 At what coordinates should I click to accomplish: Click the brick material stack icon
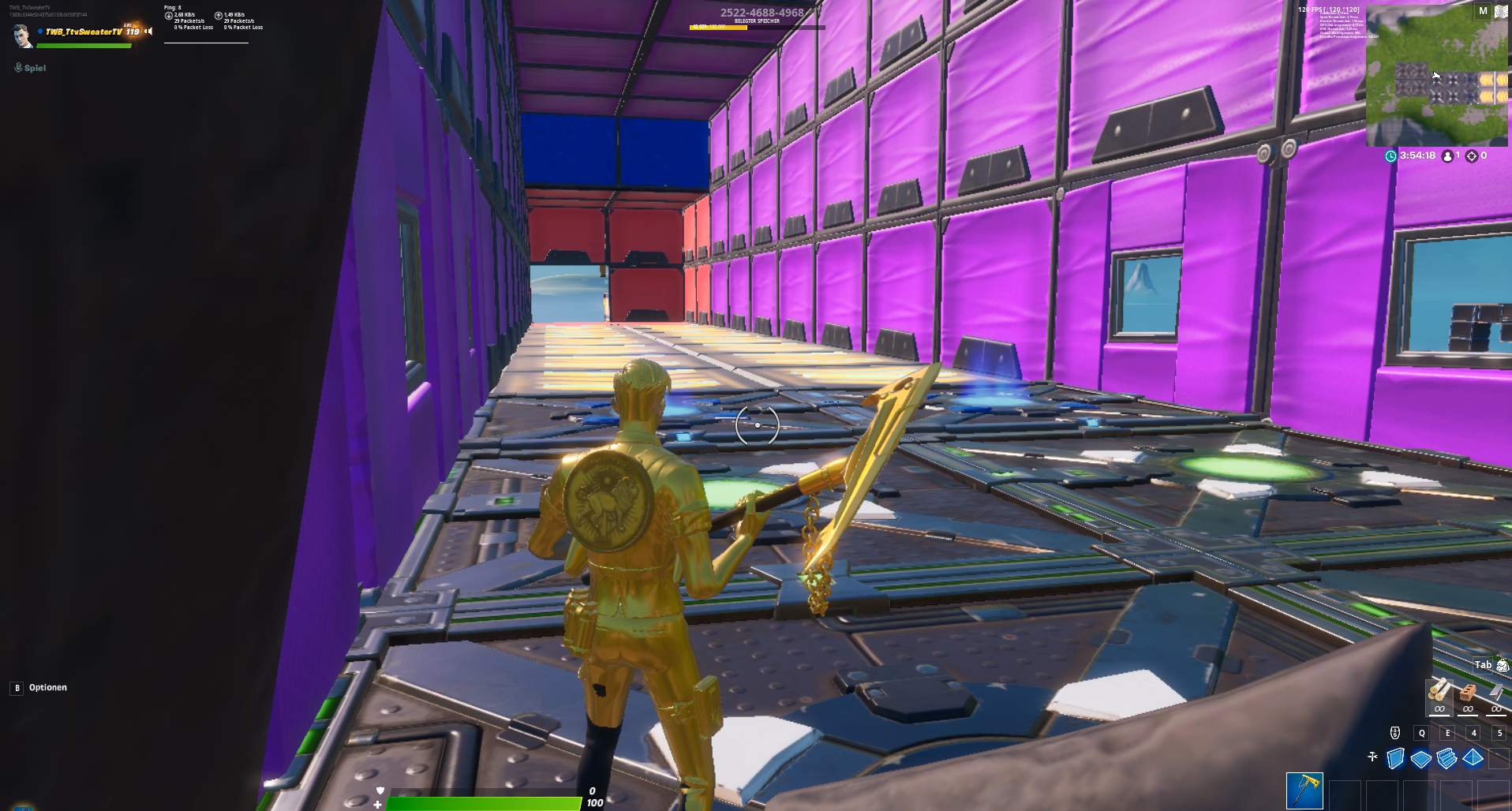coord(1468,692)
